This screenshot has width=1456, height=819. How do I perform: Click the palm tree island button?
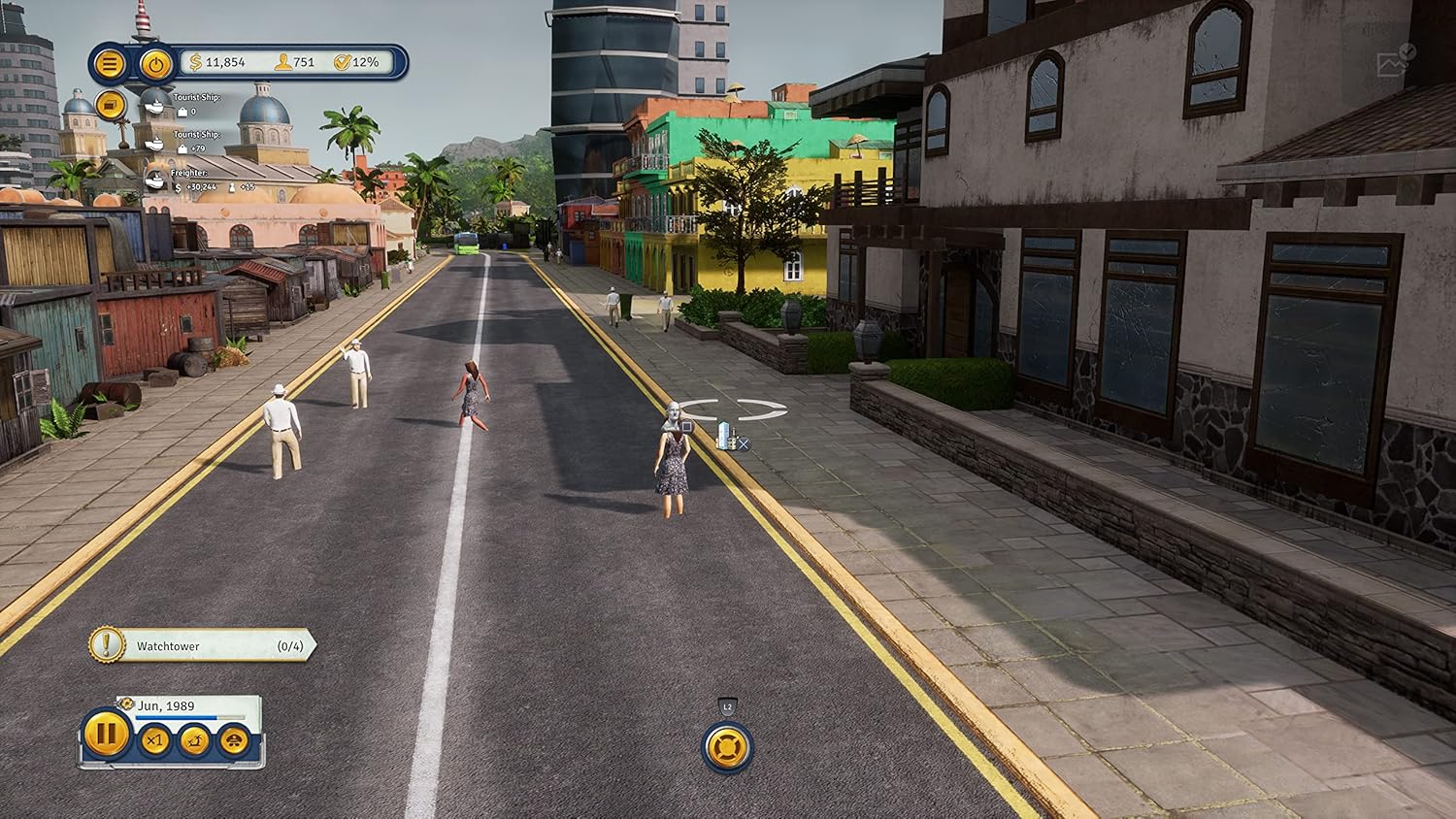click(195, 741)
